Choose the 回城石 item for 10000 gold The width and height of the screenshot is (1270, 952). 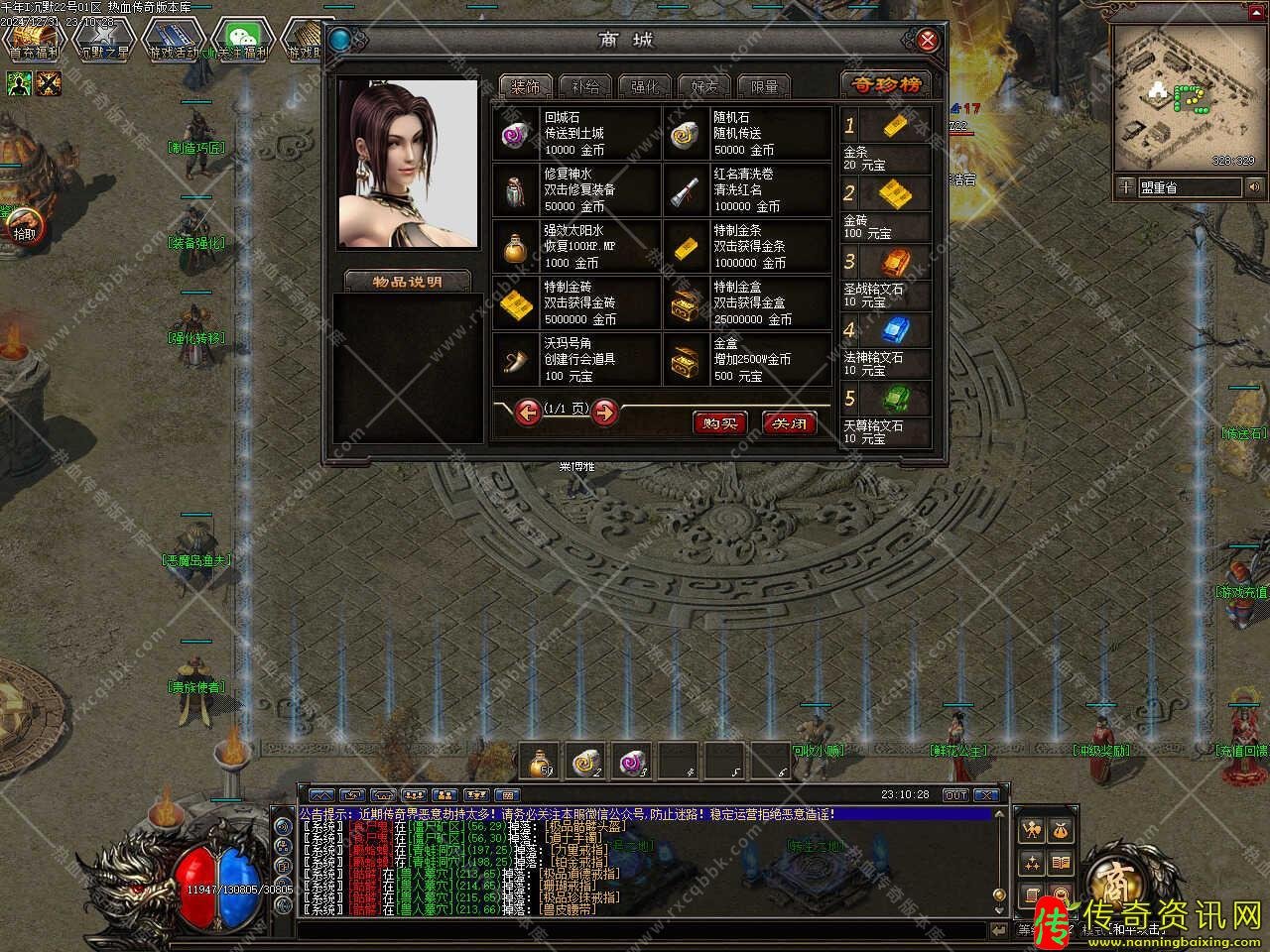576,134
